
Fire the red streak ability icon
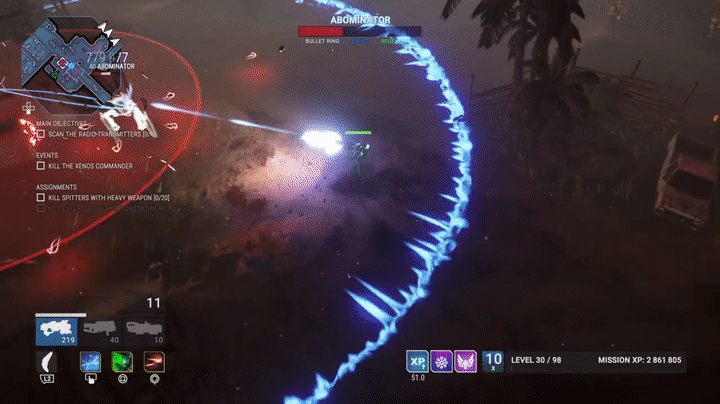tap(154, 361)
